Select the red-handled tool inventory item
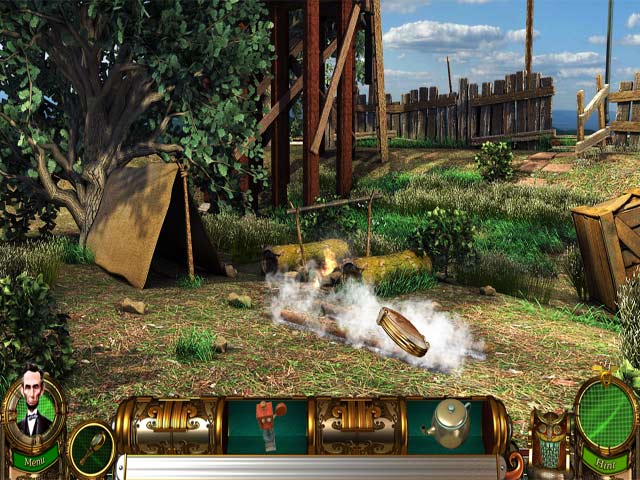Image resolution: width=640 pixels, height=480 pixels. pos(266,421)
